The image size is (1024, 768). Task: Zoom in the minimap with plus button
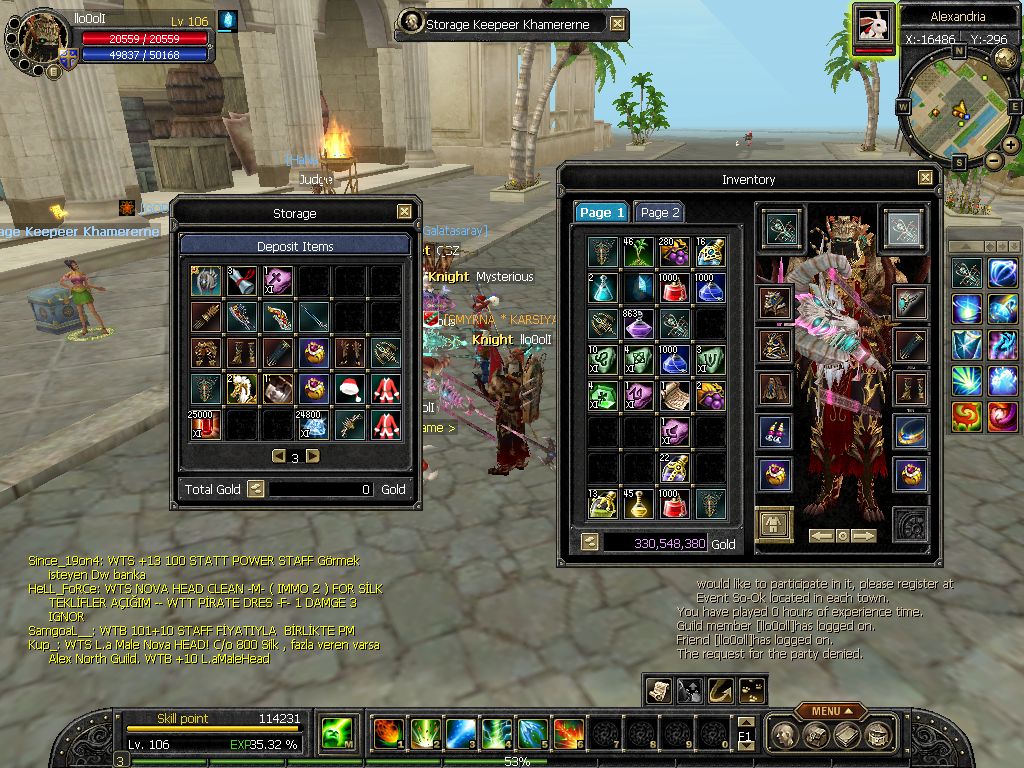click(x=1011, y=145)
